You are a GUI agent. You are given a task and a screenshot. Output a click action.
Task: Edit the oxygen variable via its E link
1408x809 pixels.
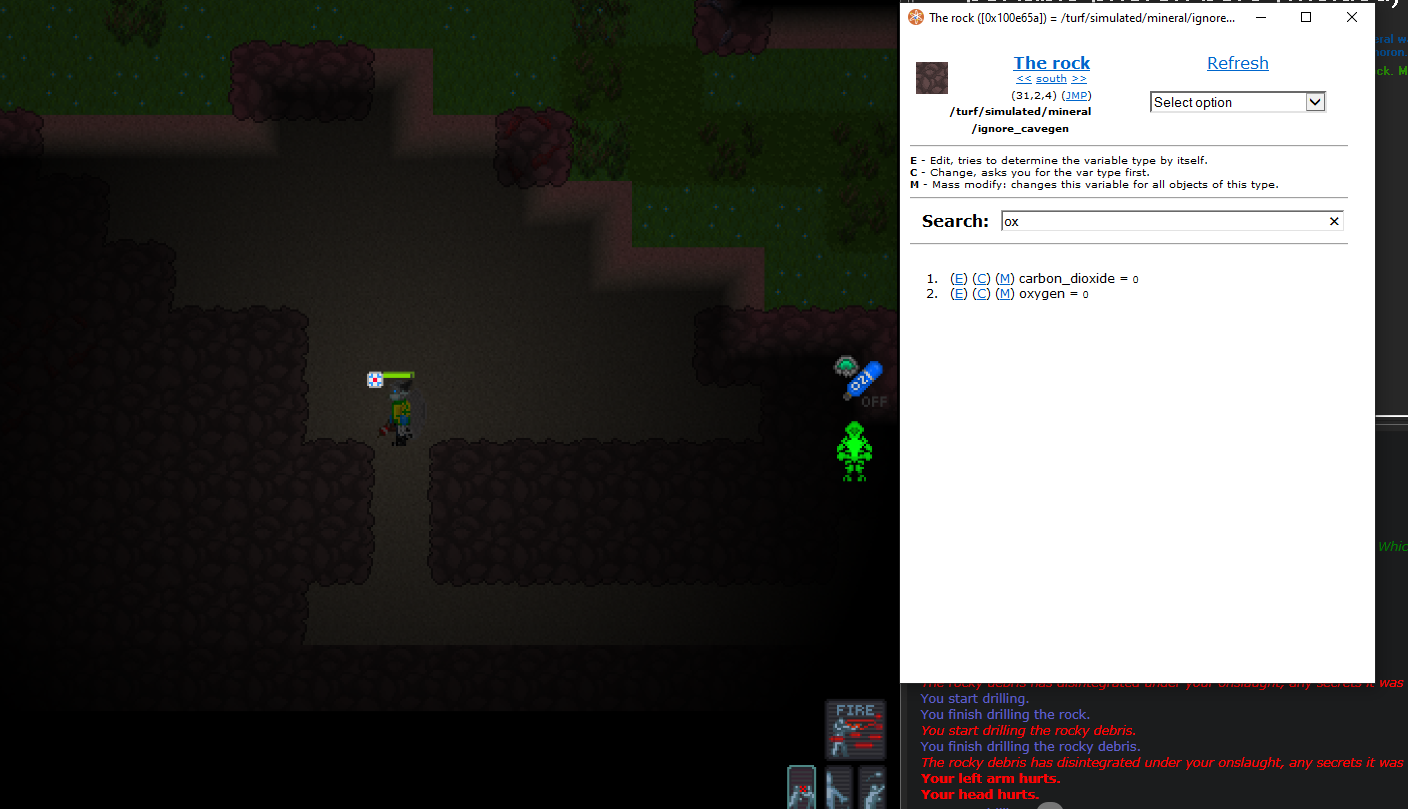click(x=958, y=293)
